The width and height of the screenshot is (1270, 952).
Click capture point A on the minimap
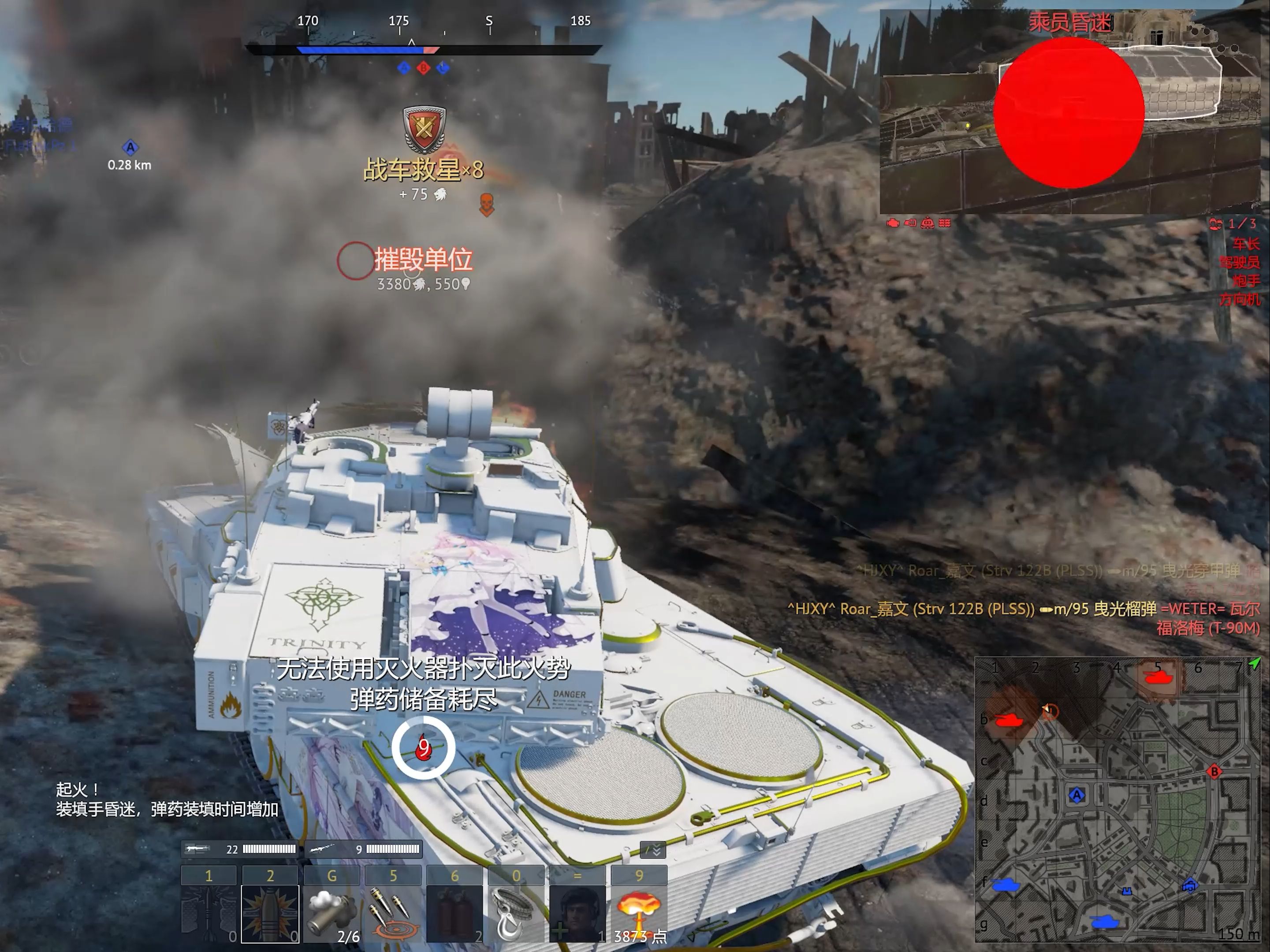(1076, 795)
